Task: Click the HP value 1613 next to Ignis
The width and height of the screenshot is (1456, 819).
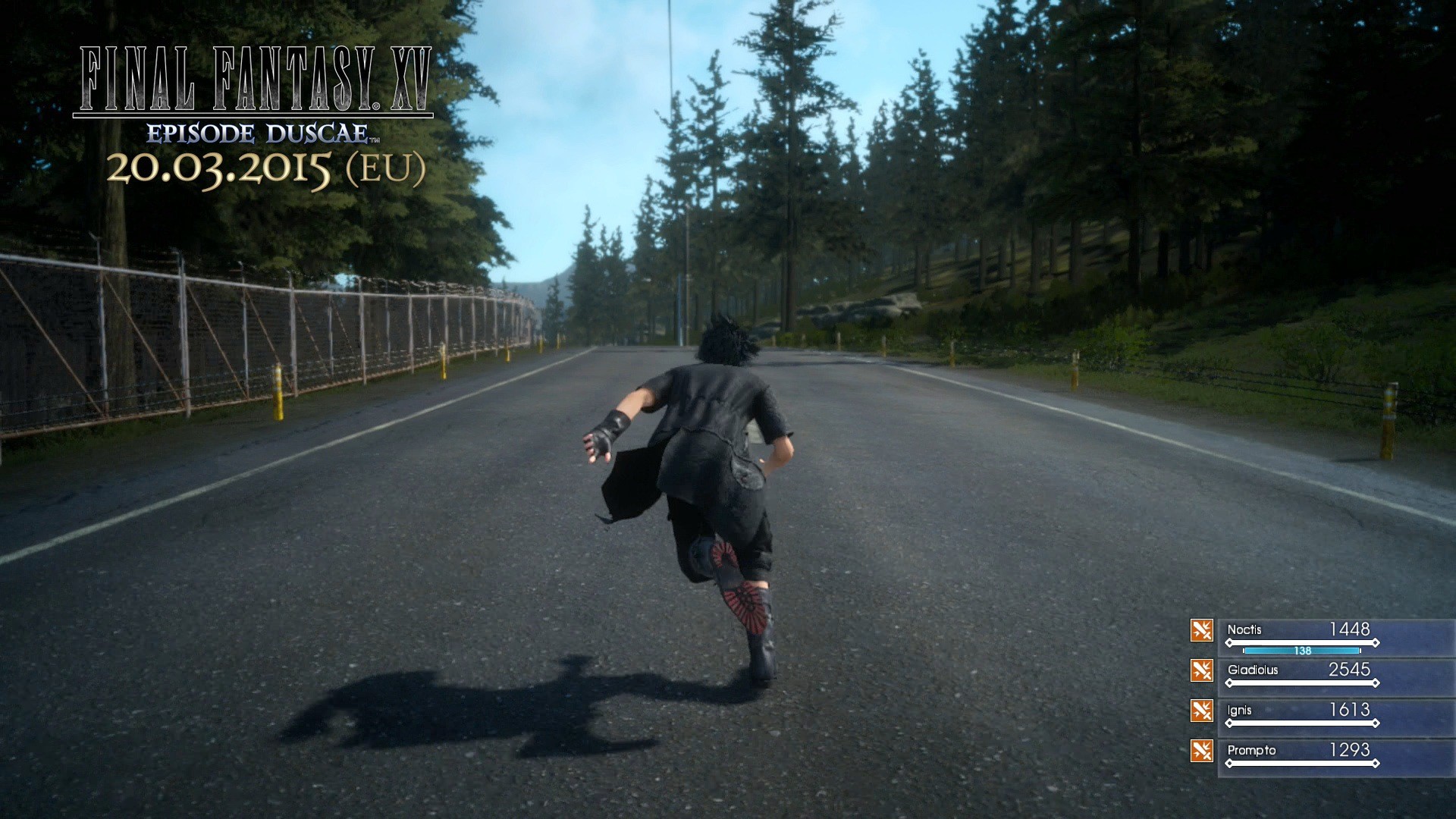Action: [x=1350, y=710]
